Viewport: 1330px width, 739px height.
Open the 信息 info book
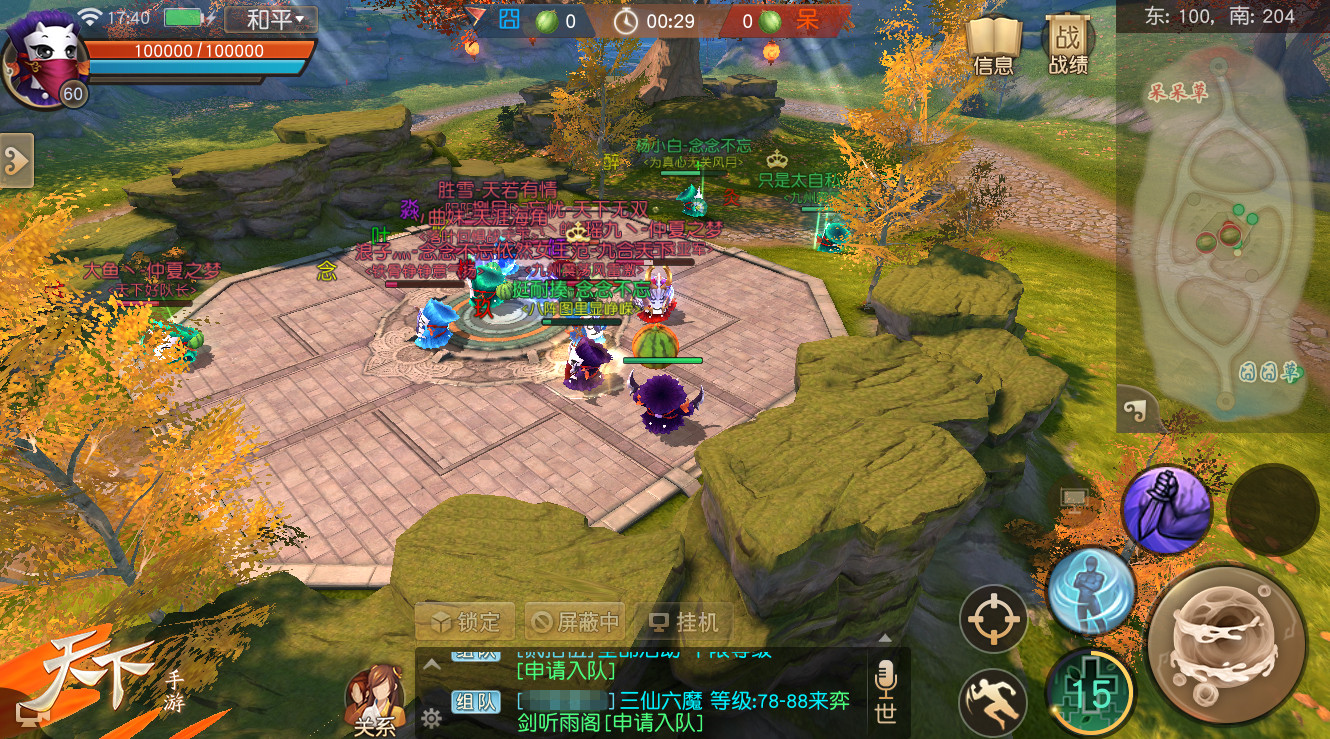993,46
